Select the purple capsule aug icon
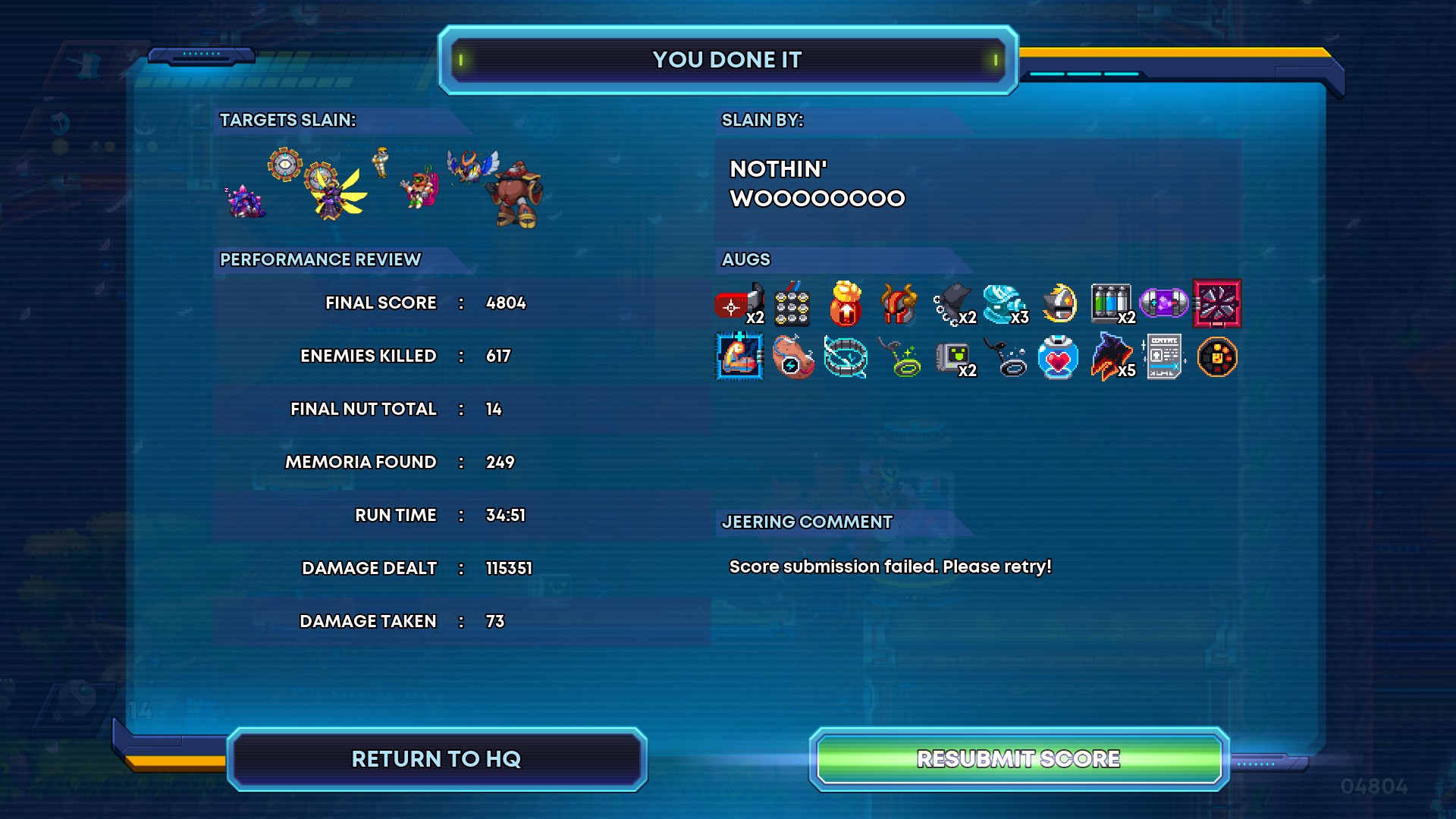The height and width of the screenshot is (819, 1456). click(1163, 304)
